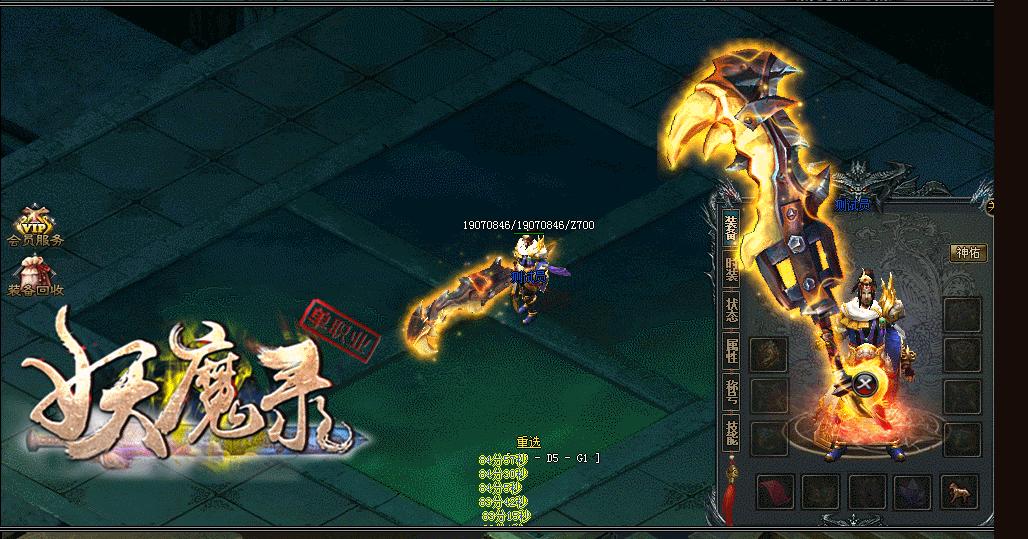The height and width of the screenshot is (539, 1028).
Task: Click the 神佑 button
Action: [x=968, y=253]
